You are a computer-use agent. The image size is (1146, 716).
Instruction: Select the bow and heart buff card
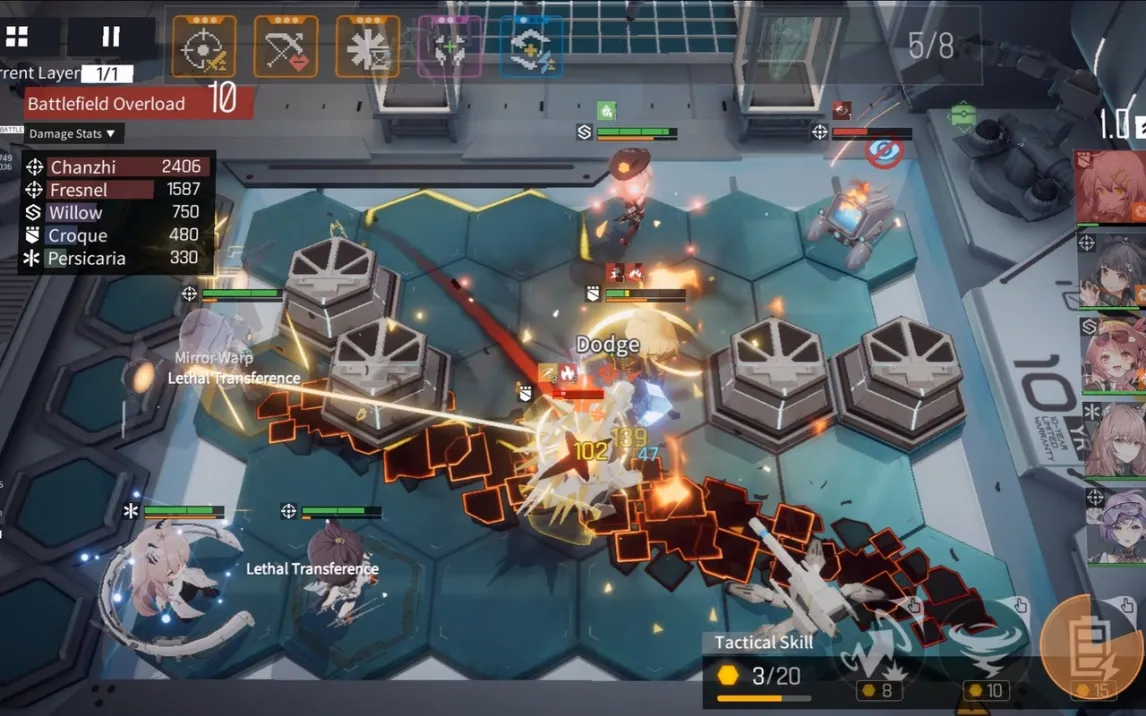pyautogui.click(x=286, y=46)
